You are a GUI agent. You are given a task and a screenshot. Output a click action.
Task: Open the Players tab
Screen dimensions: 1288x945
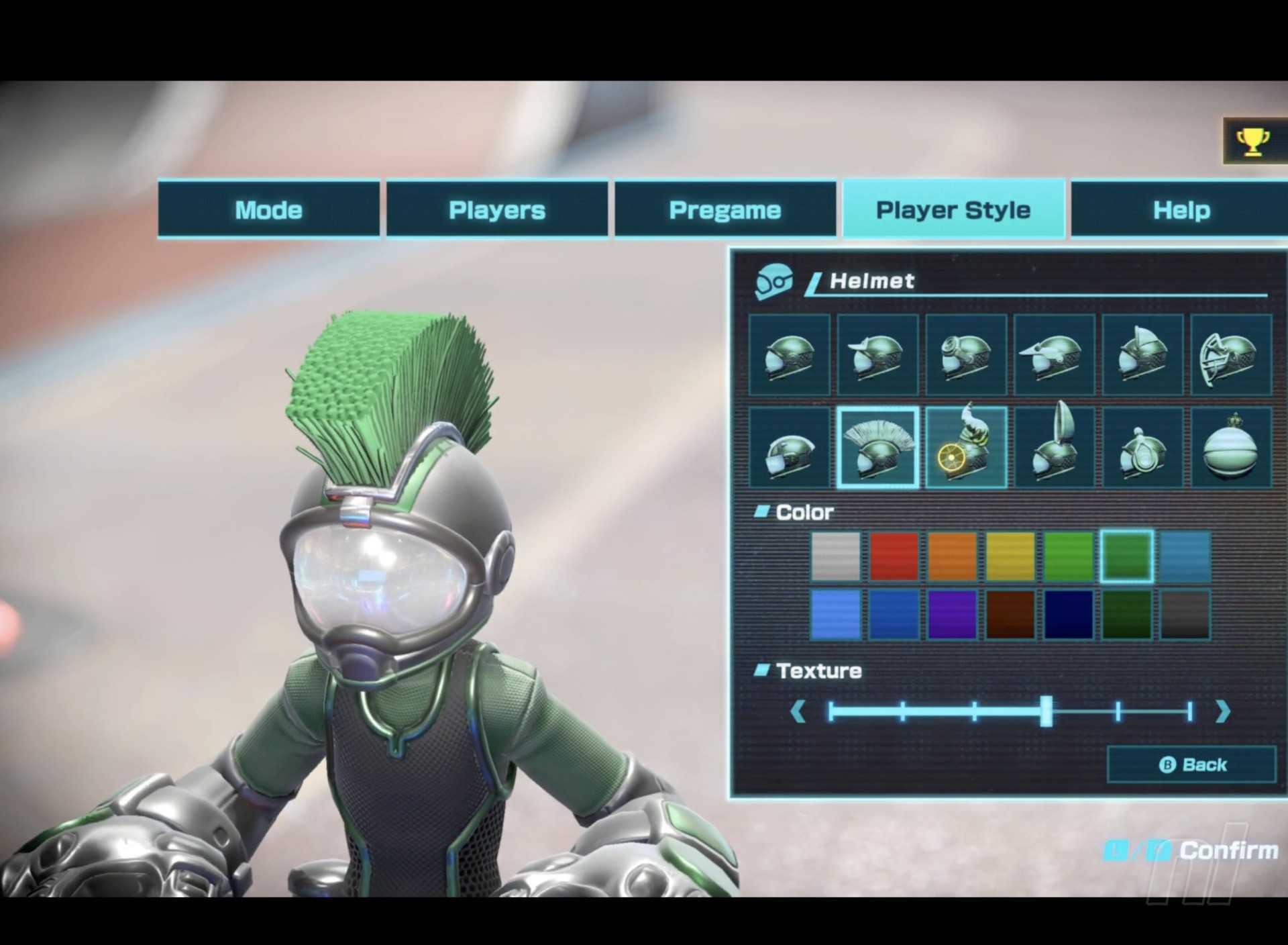click(x=496, y=209)
